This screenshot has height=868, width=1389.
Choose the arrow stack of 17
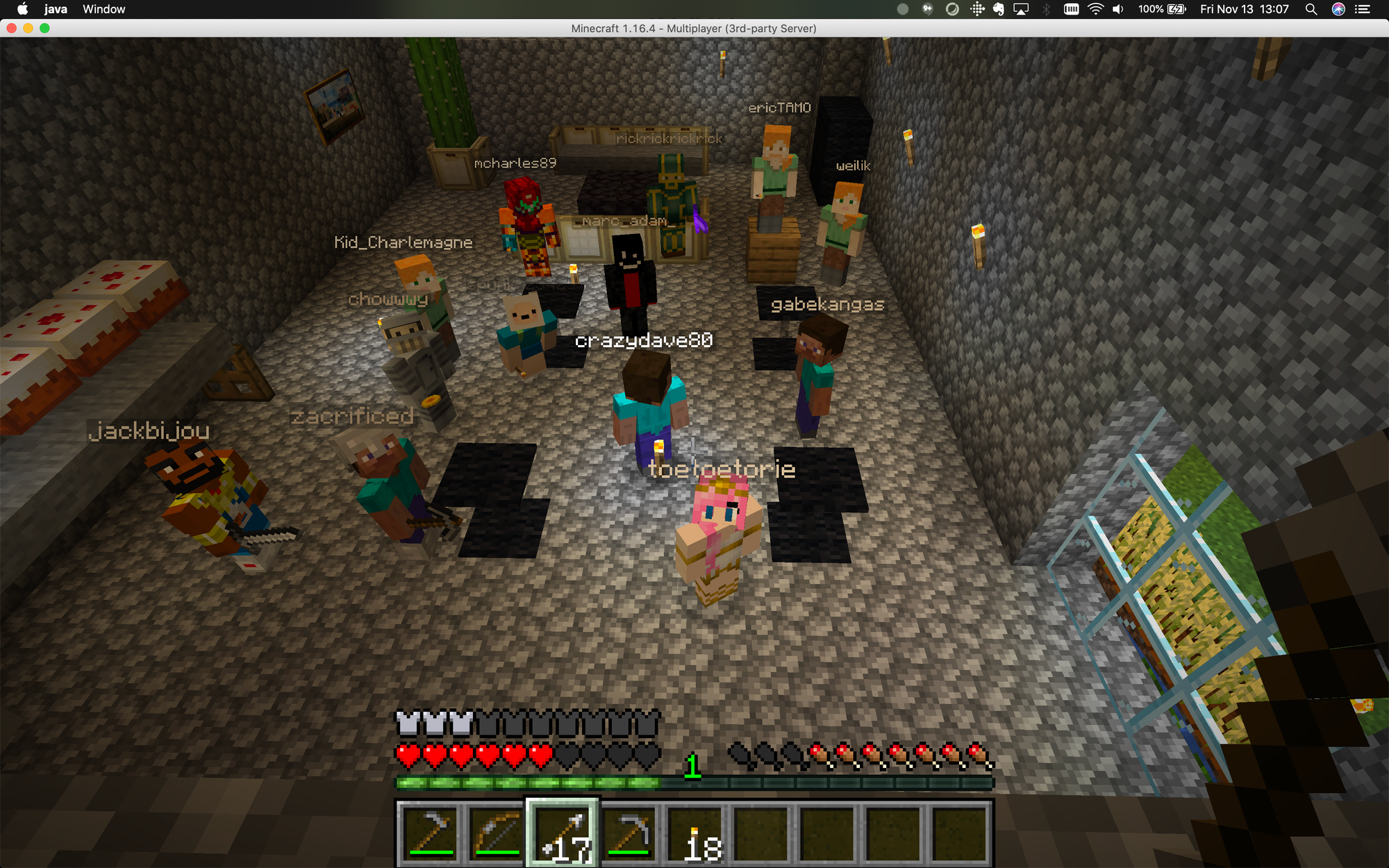point(563,833)
